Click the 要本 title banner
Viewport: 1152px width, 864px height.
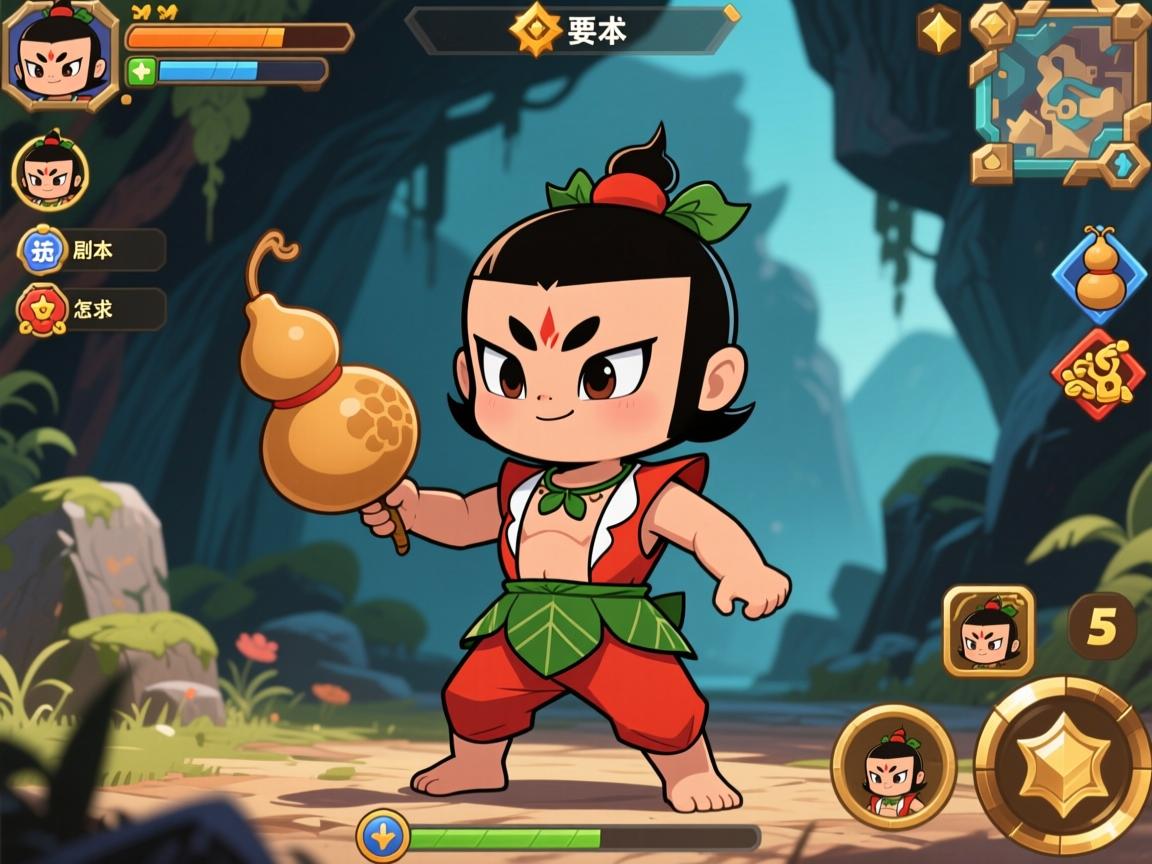click(572, 30)
